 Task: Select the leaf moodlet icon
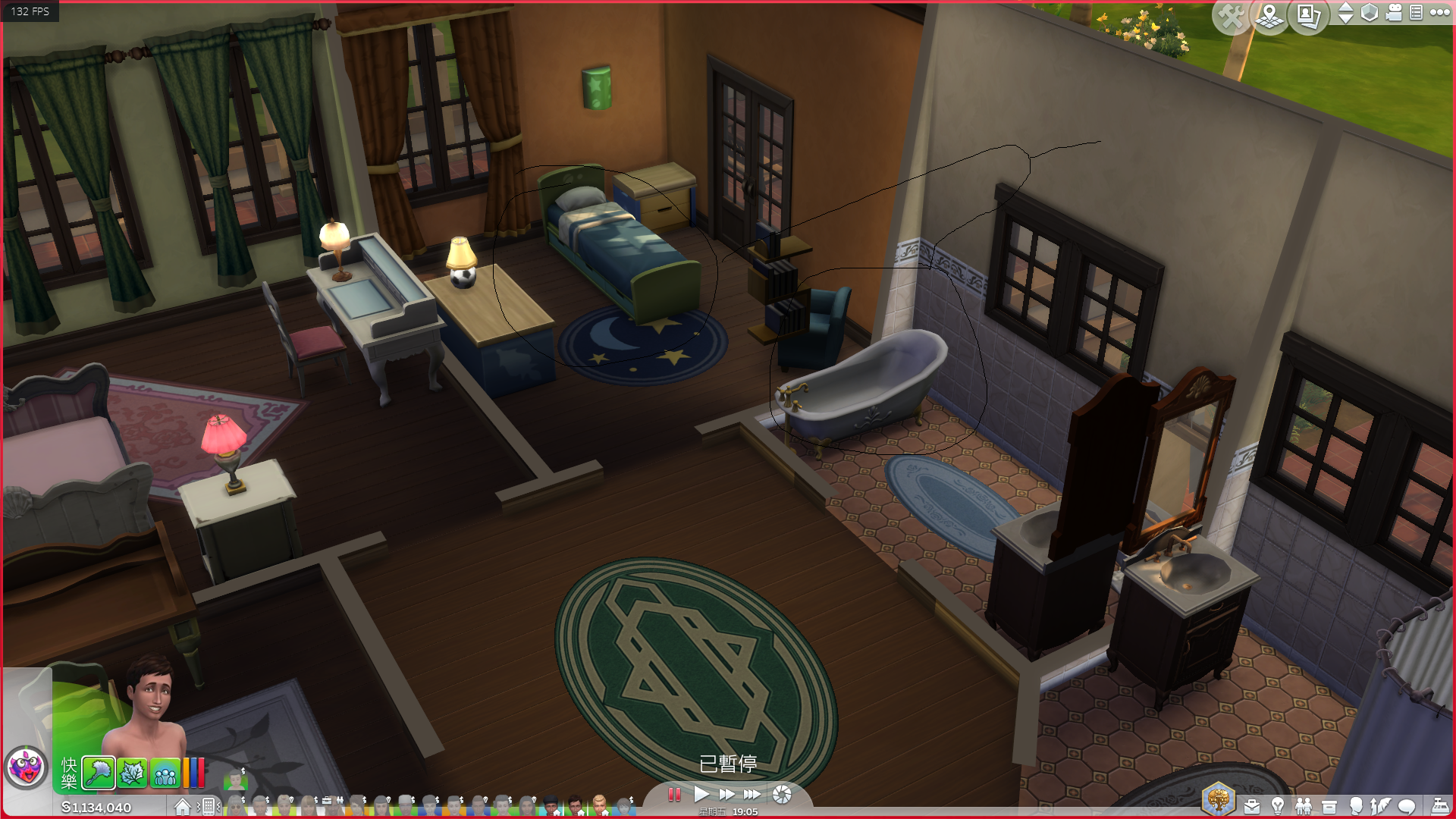[132, 773]
